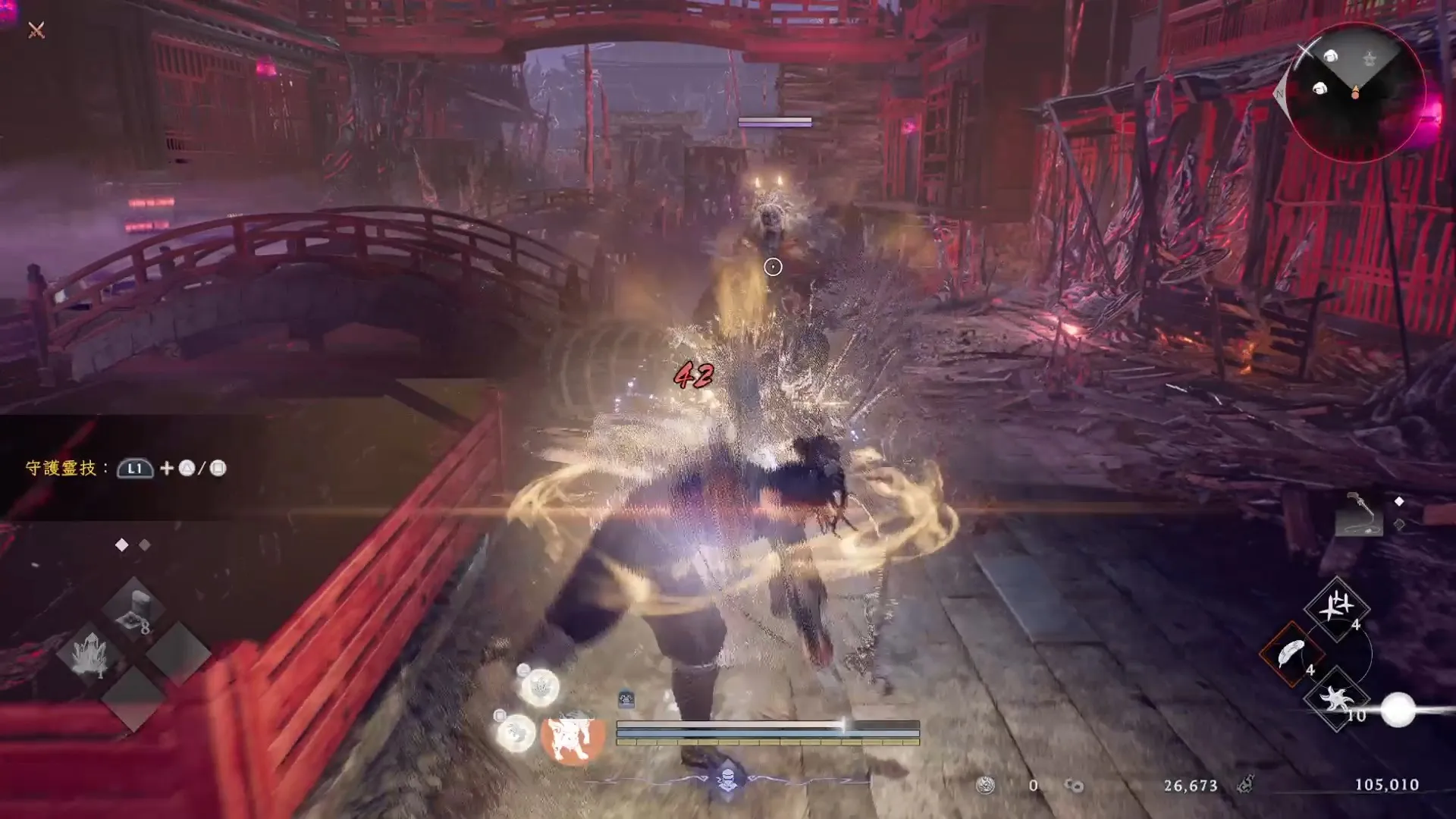Select the kunai throwing knives slot

tap(1335, 609)
